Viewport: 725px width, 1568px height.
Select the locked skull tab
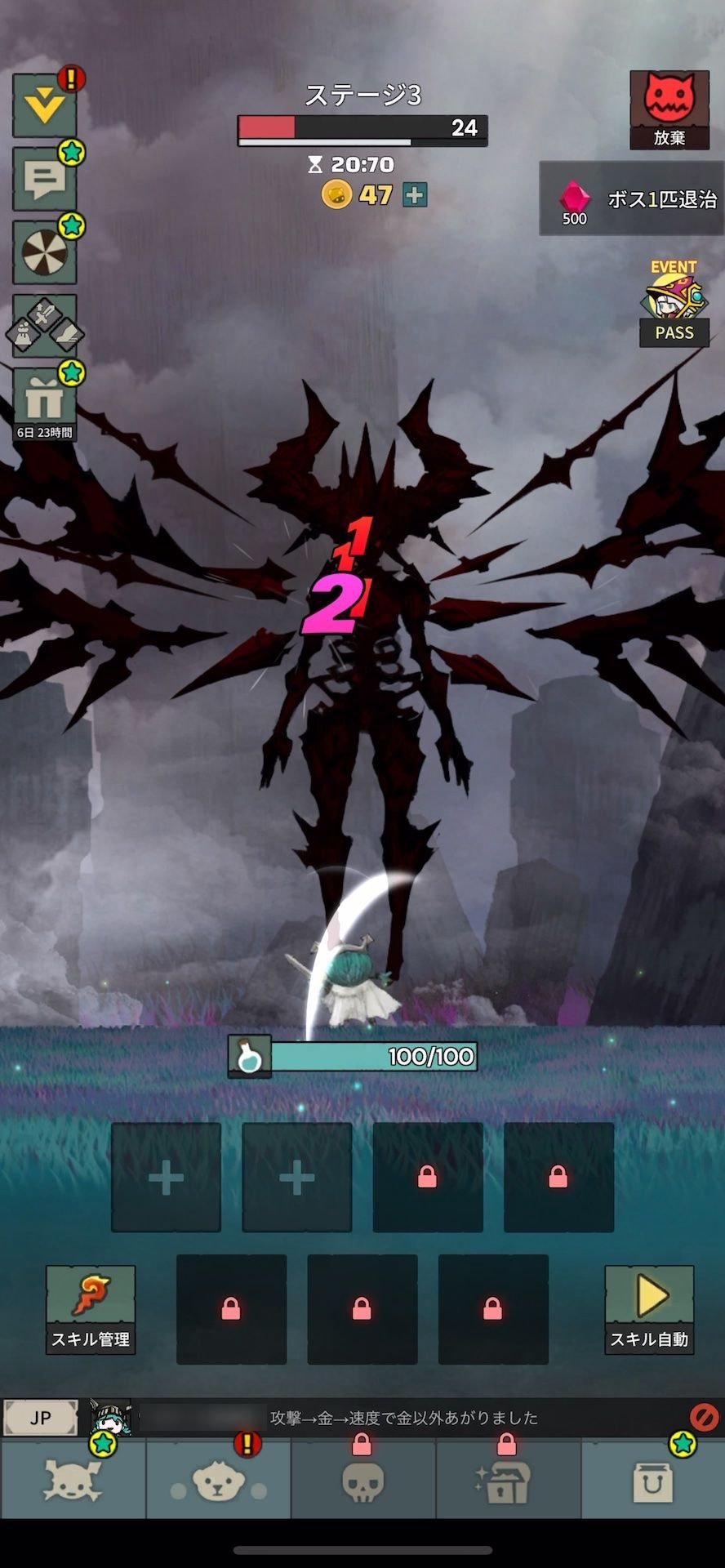pyautogui.click(x=362, y=1480)
